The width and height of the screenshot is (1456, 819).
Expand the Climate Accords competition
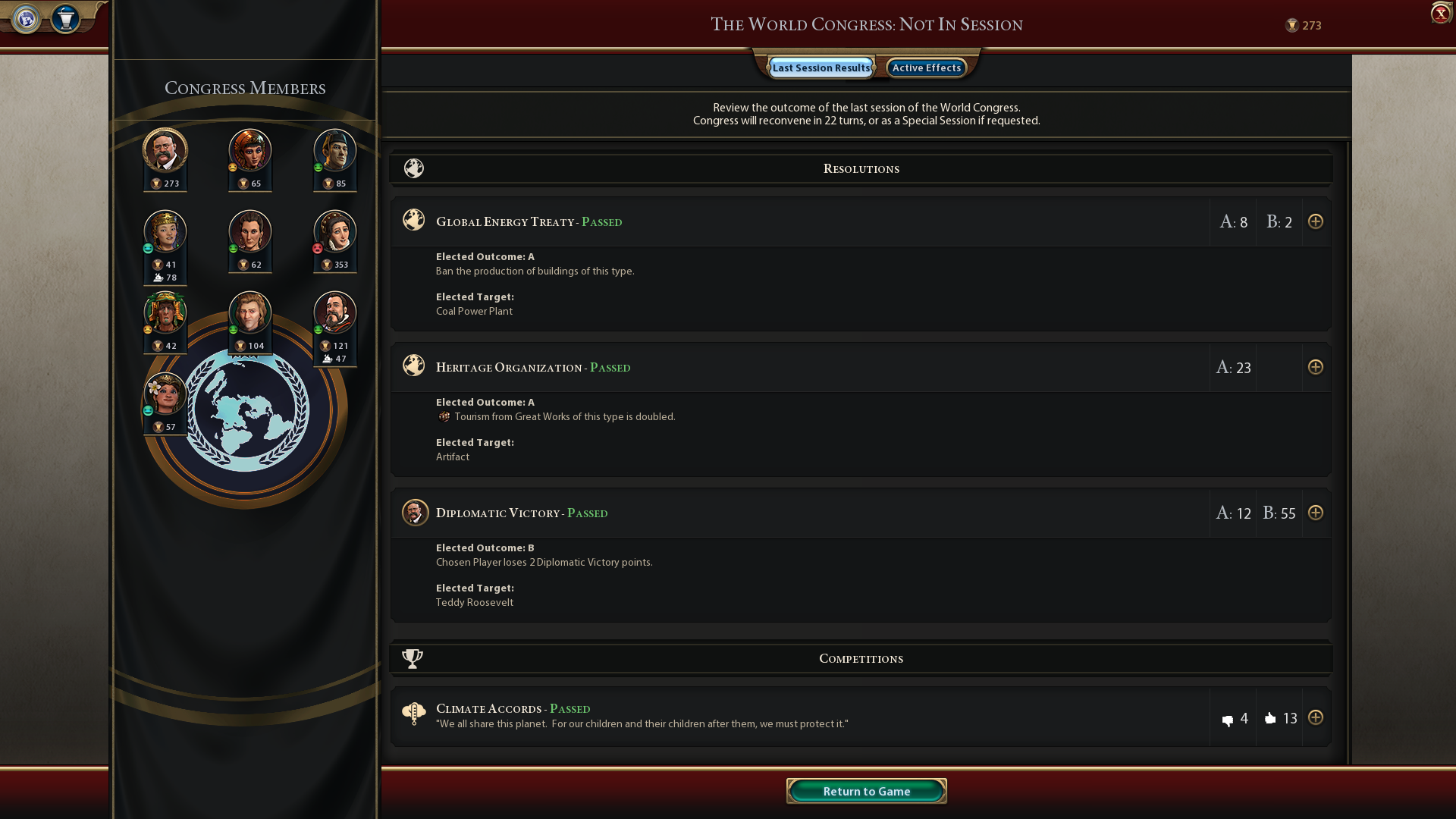[1315, 717]
